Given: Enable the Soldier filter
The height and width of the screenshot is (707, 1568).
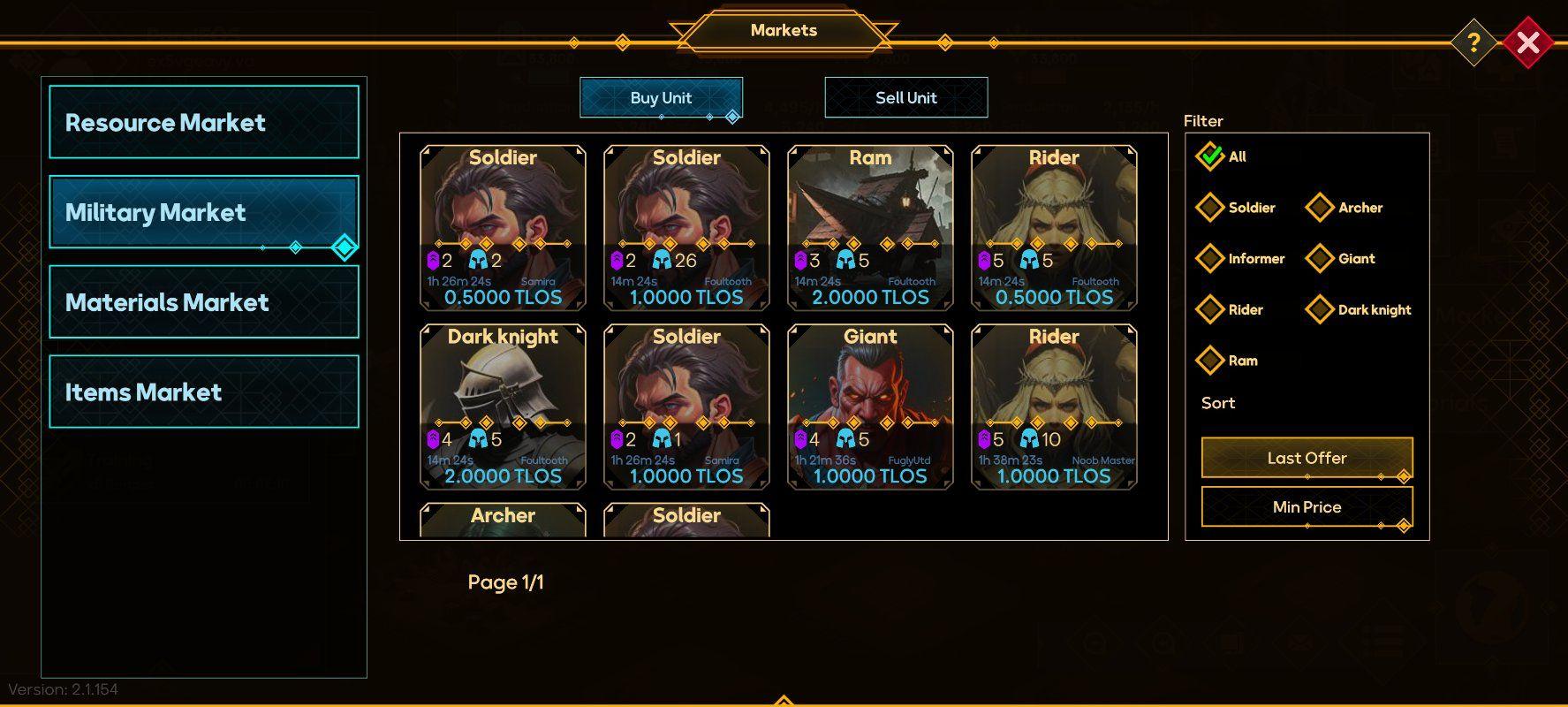Looking at the screenshot, I should [x=1211, y=207].
